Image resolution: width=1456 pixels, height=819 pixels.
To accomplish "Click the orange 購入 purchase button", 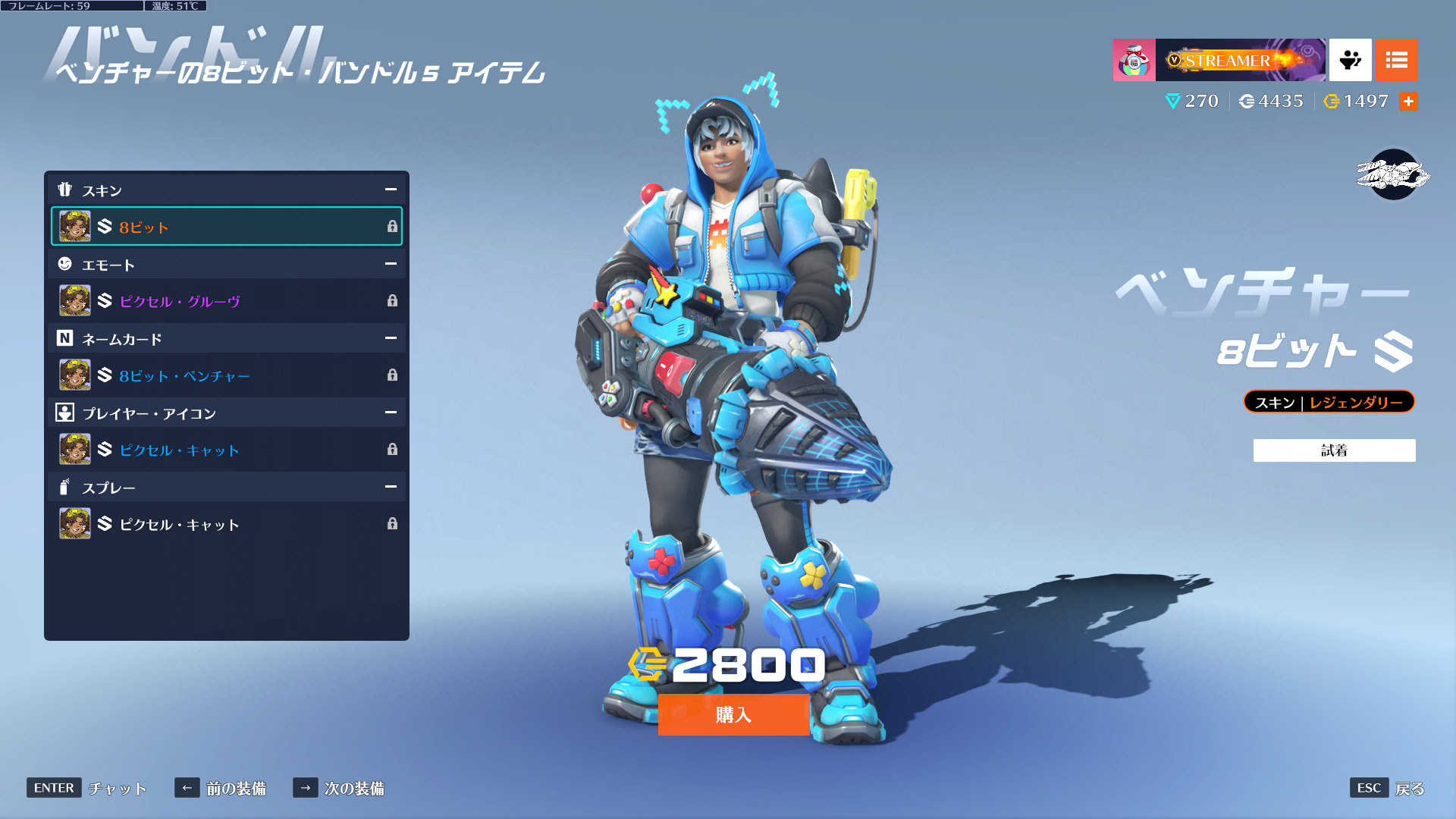I will (733, 714).
